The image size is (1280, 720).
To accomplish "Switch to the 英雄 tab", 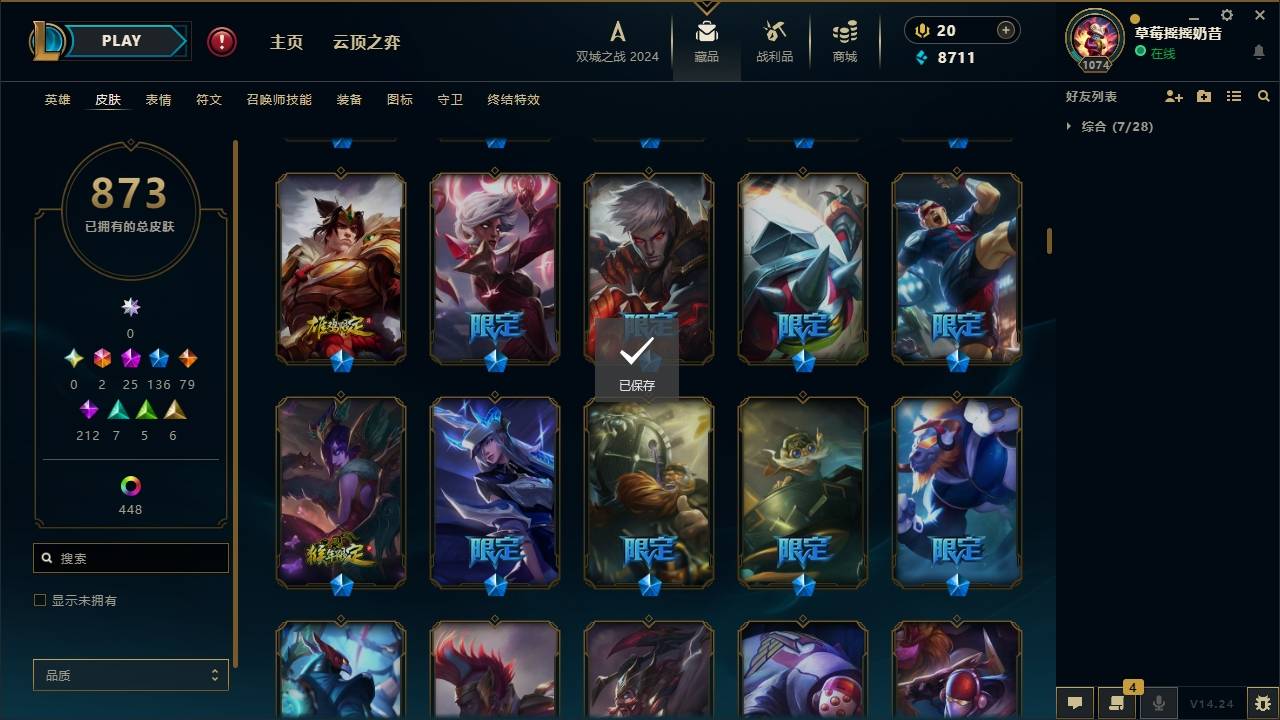I will point(57,100).
